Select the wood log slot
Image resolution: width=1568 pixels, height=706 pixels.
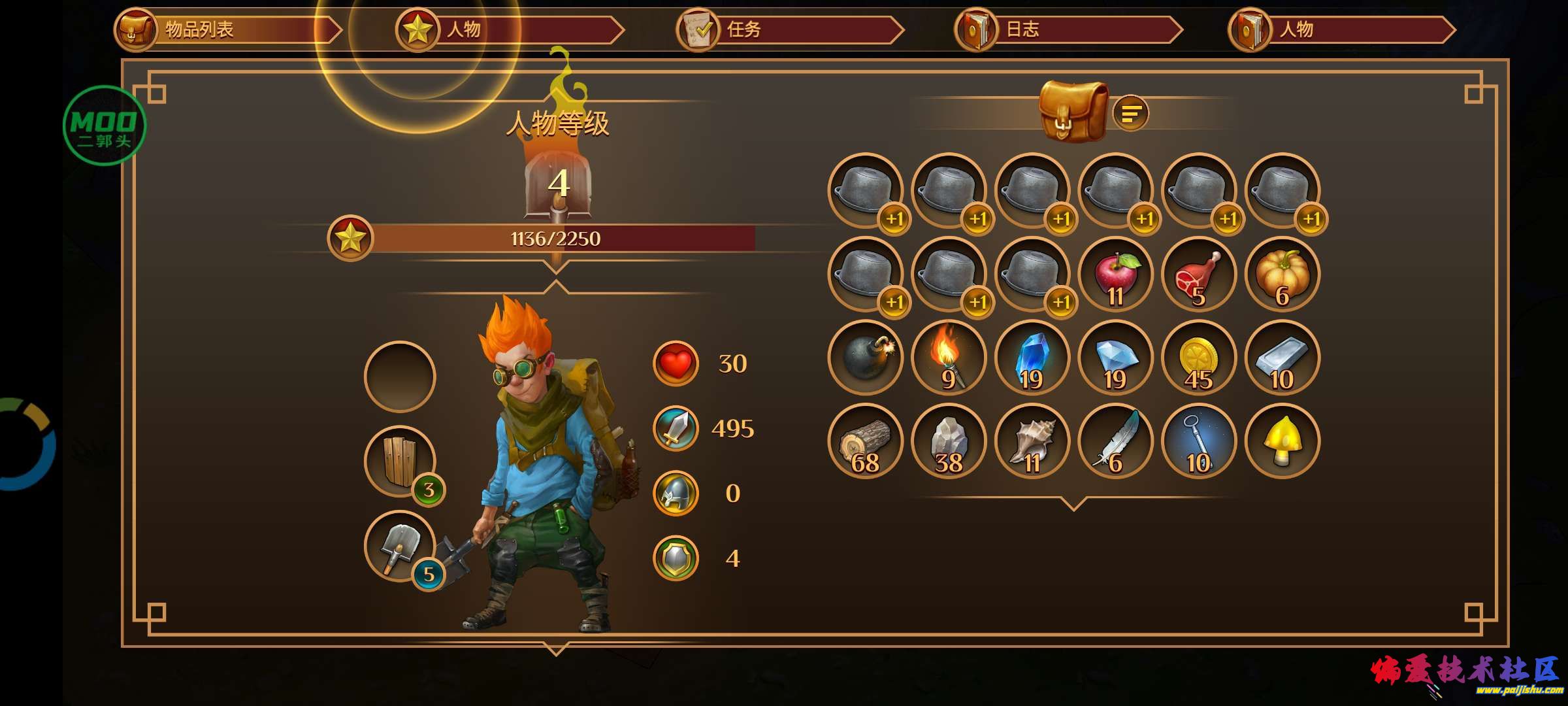click(x=866, y=441)
